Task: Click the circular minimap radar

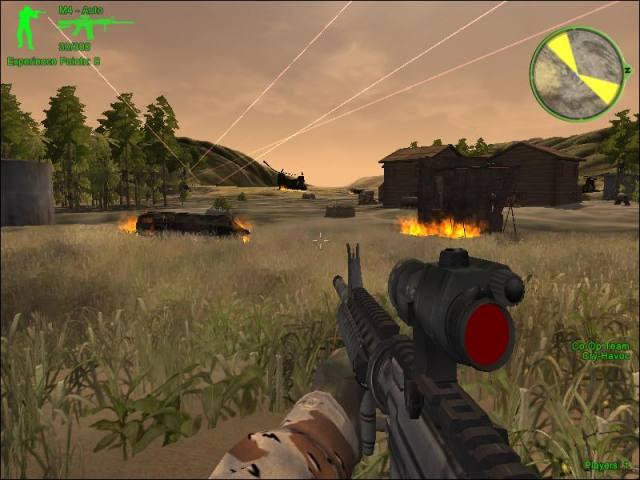Action: pos(577,74)
